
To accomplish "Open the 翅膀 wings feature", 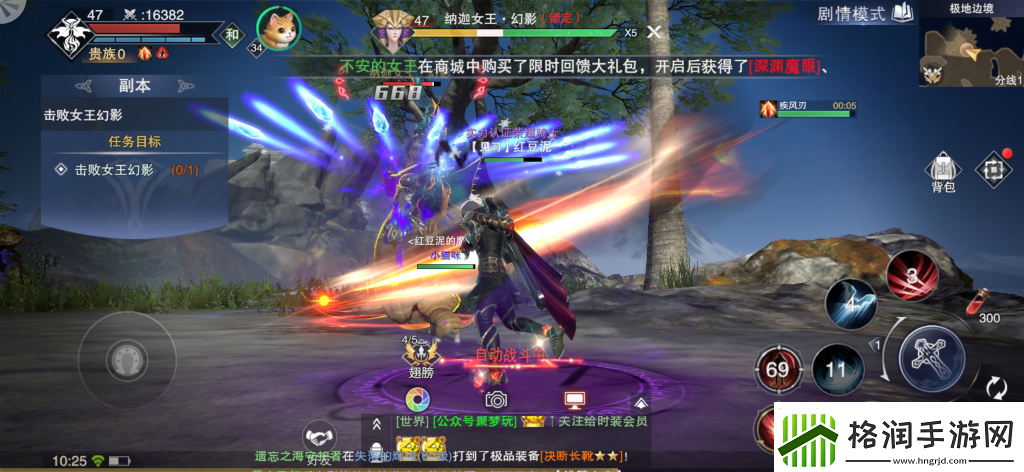I will point(422,354).
